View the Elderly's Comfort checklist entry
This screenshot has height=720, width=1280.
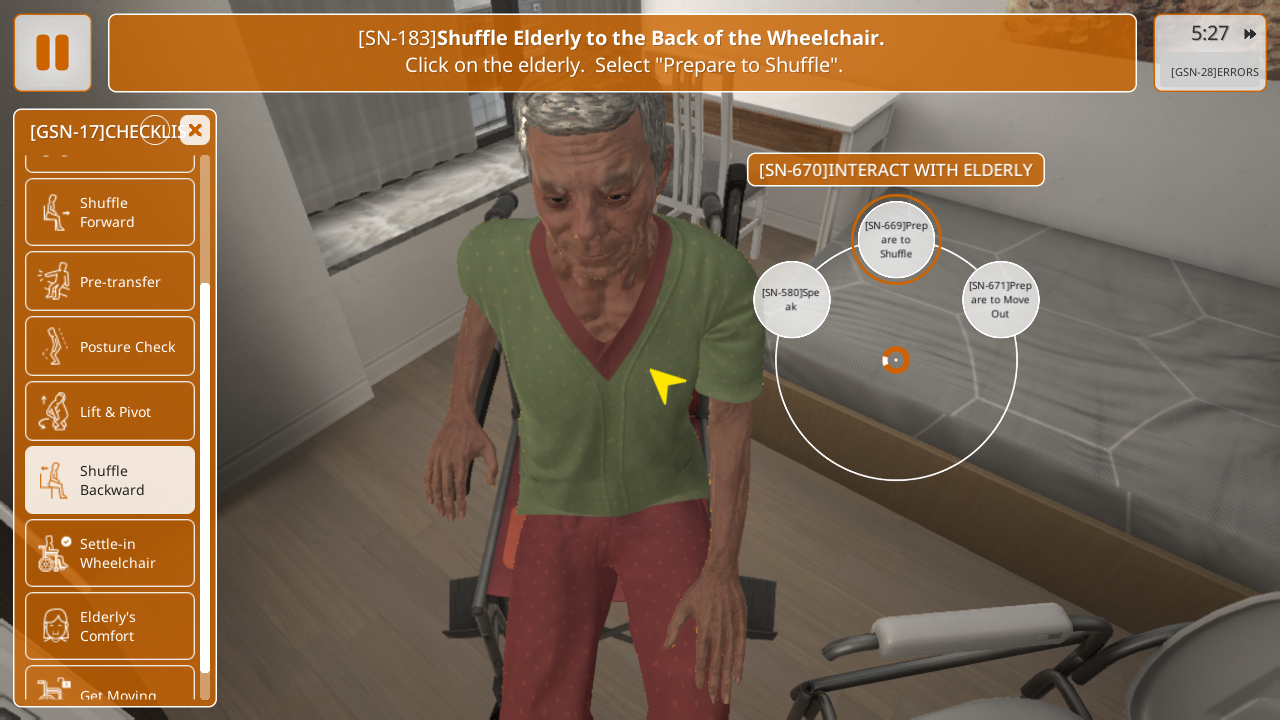110,626
